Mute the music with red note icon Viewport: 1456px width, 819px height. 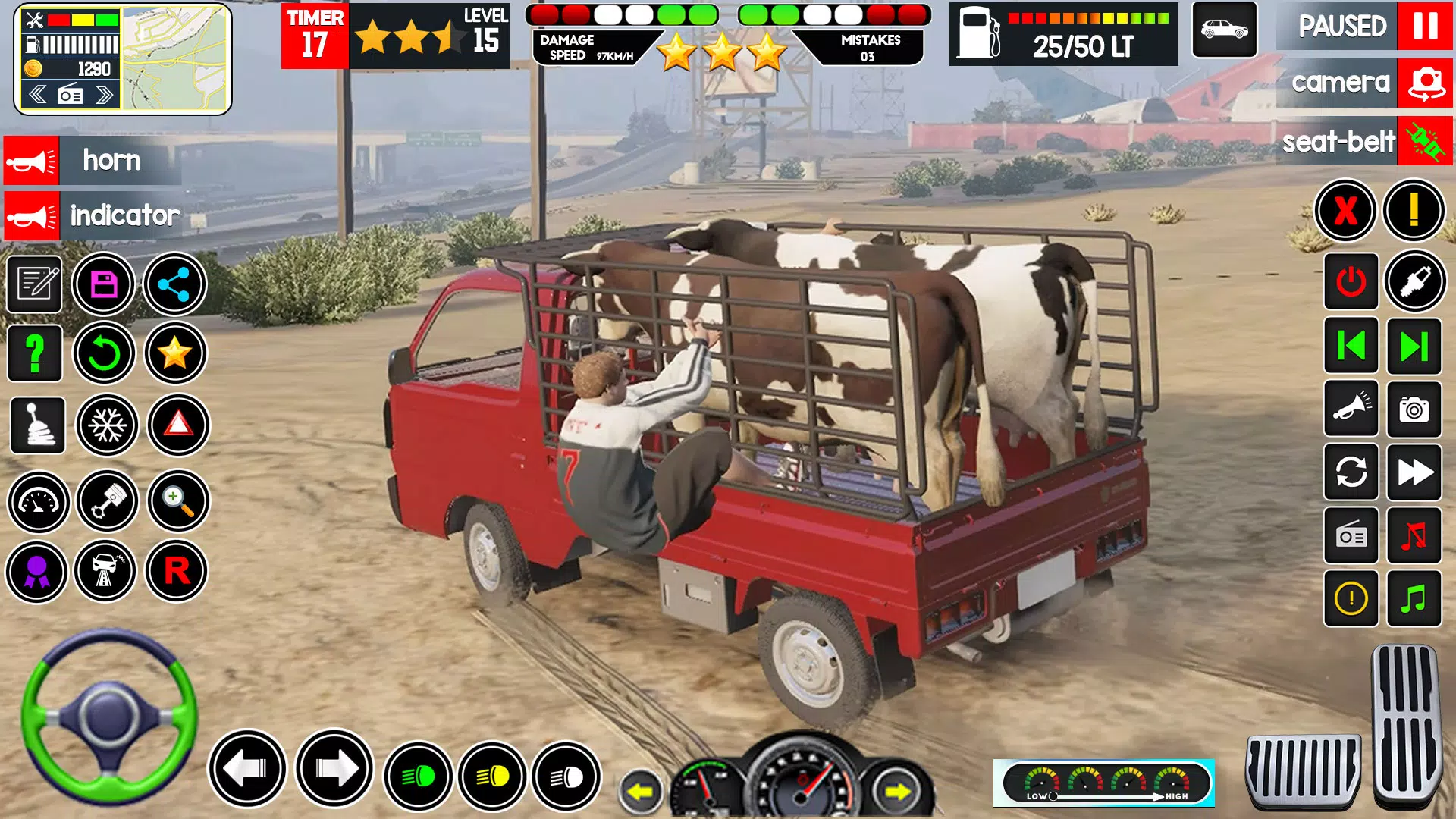[1415, 535]
